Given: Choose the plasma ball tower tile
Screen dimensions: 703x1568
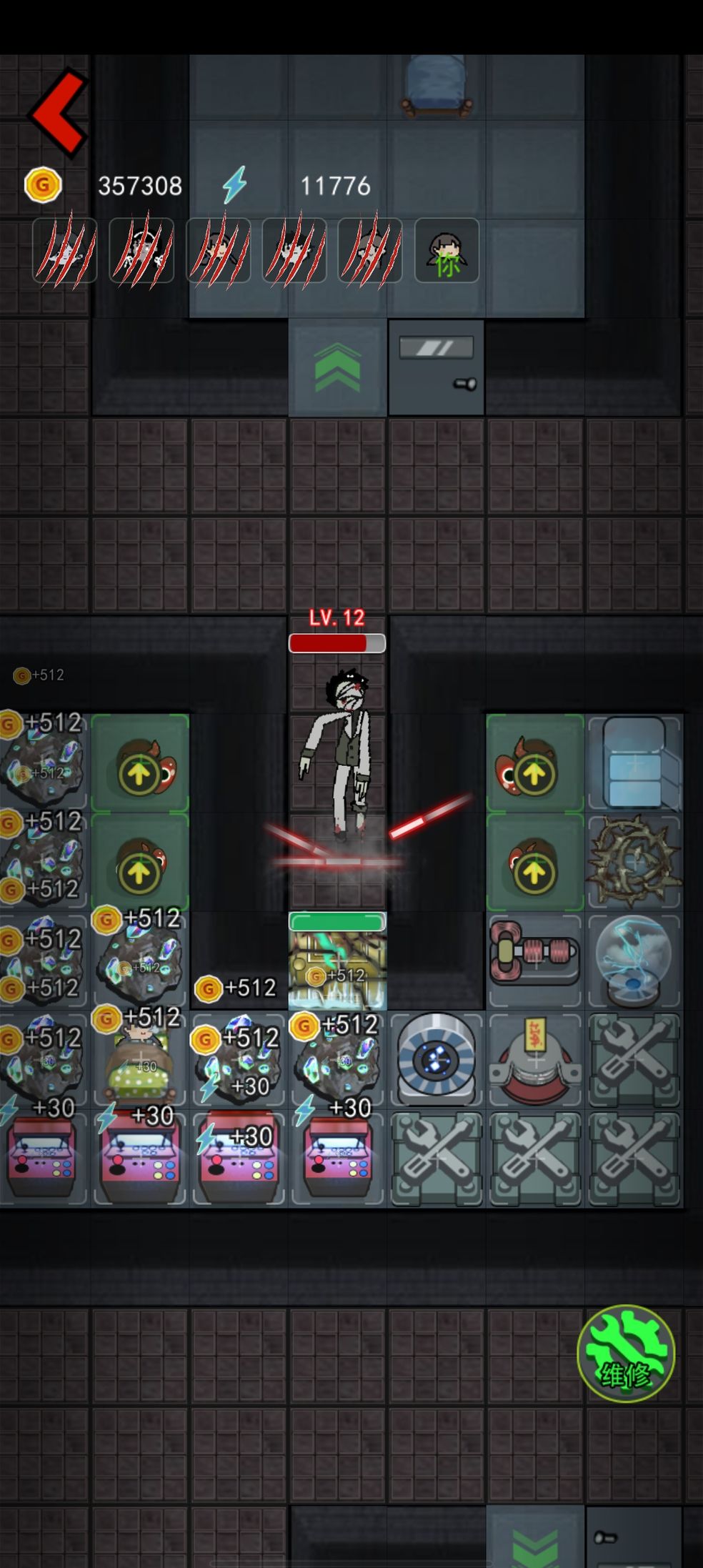Looking at the screenshot, I should (634, 961).
